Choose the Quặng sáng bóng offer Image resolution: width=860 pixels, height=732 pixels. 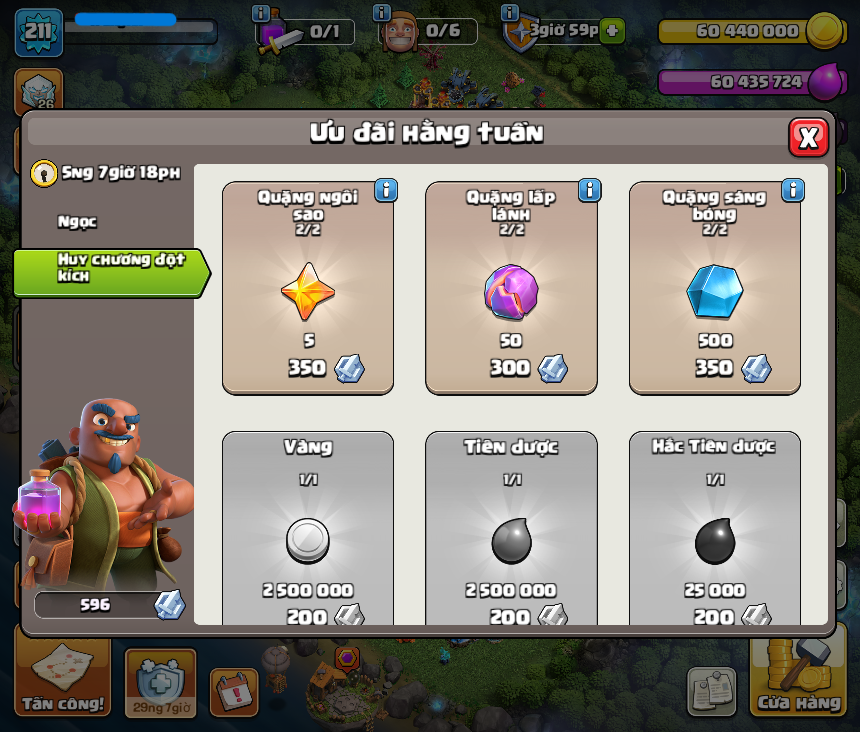[x=714, y=288]
